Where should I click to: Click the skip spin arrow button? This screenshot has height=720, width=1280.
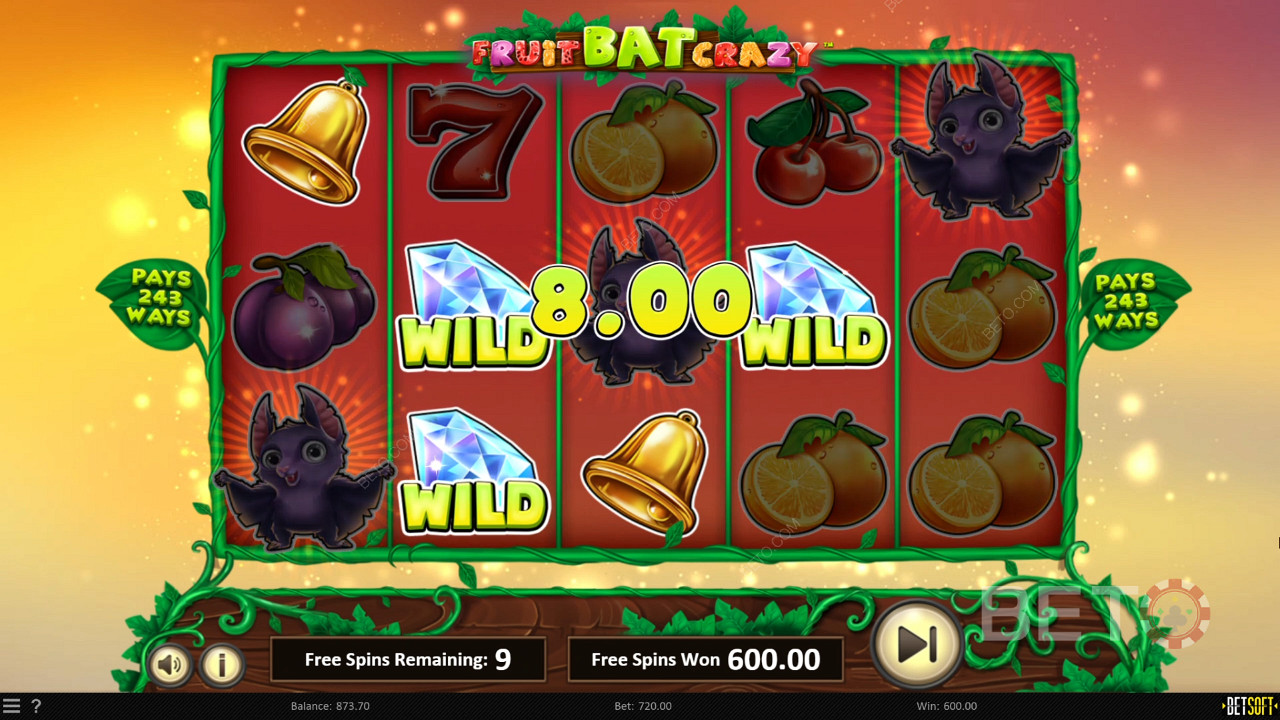(x=917, y=645)
